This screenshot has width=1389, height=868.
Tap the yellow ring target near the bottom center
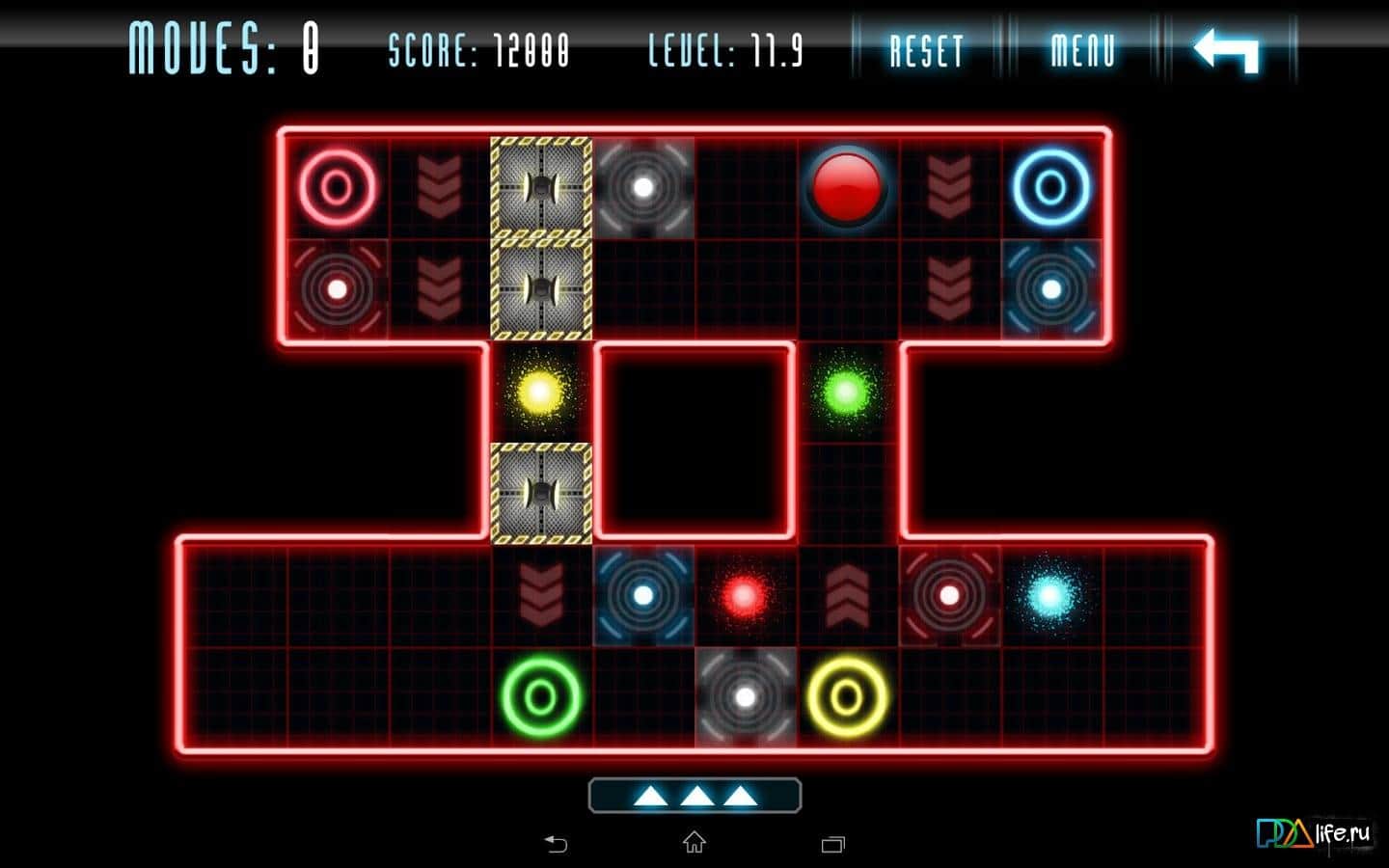click(x=846, y=694)
